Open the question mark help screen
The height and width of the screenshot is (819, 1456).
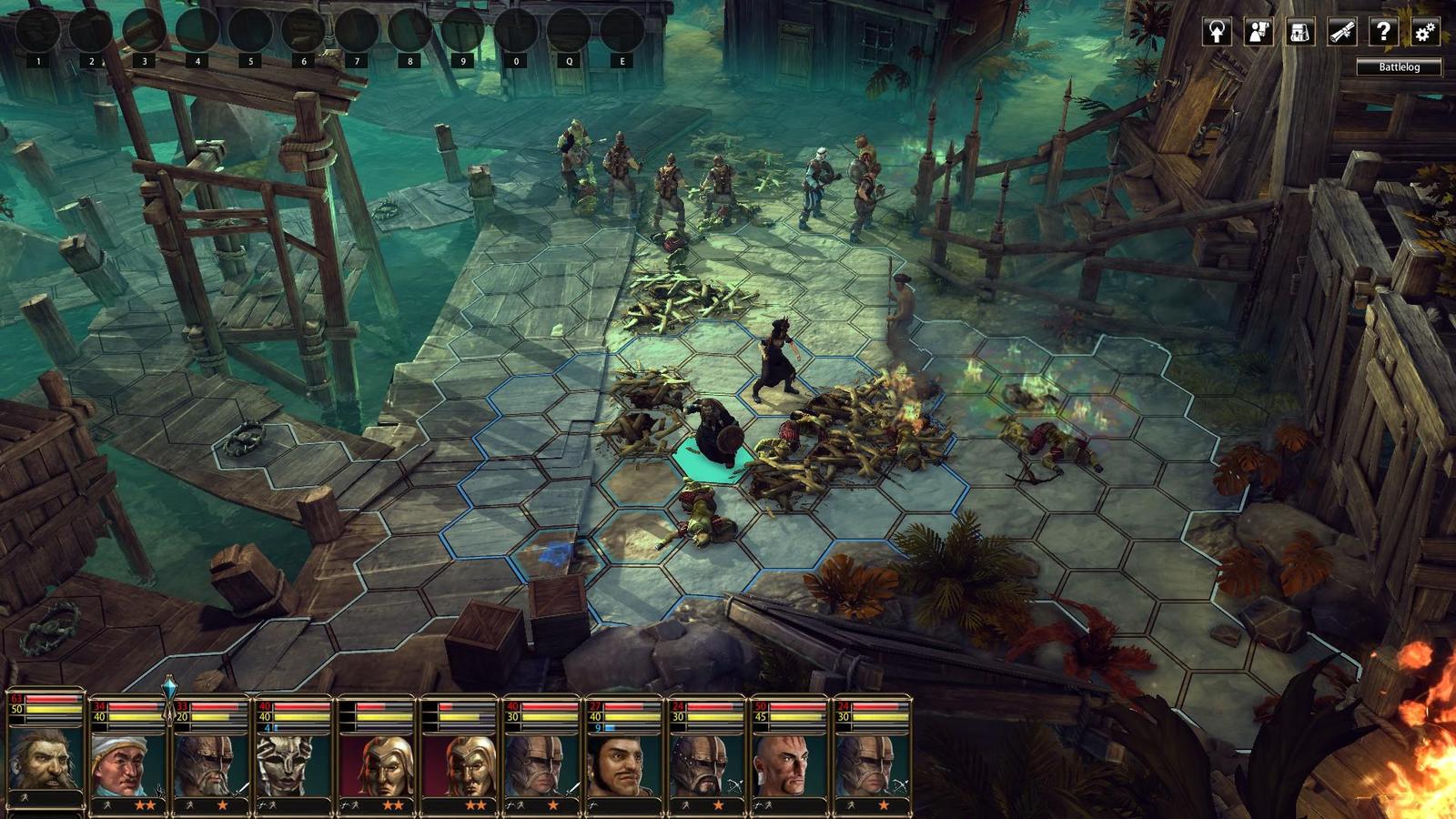(1383, 32)
